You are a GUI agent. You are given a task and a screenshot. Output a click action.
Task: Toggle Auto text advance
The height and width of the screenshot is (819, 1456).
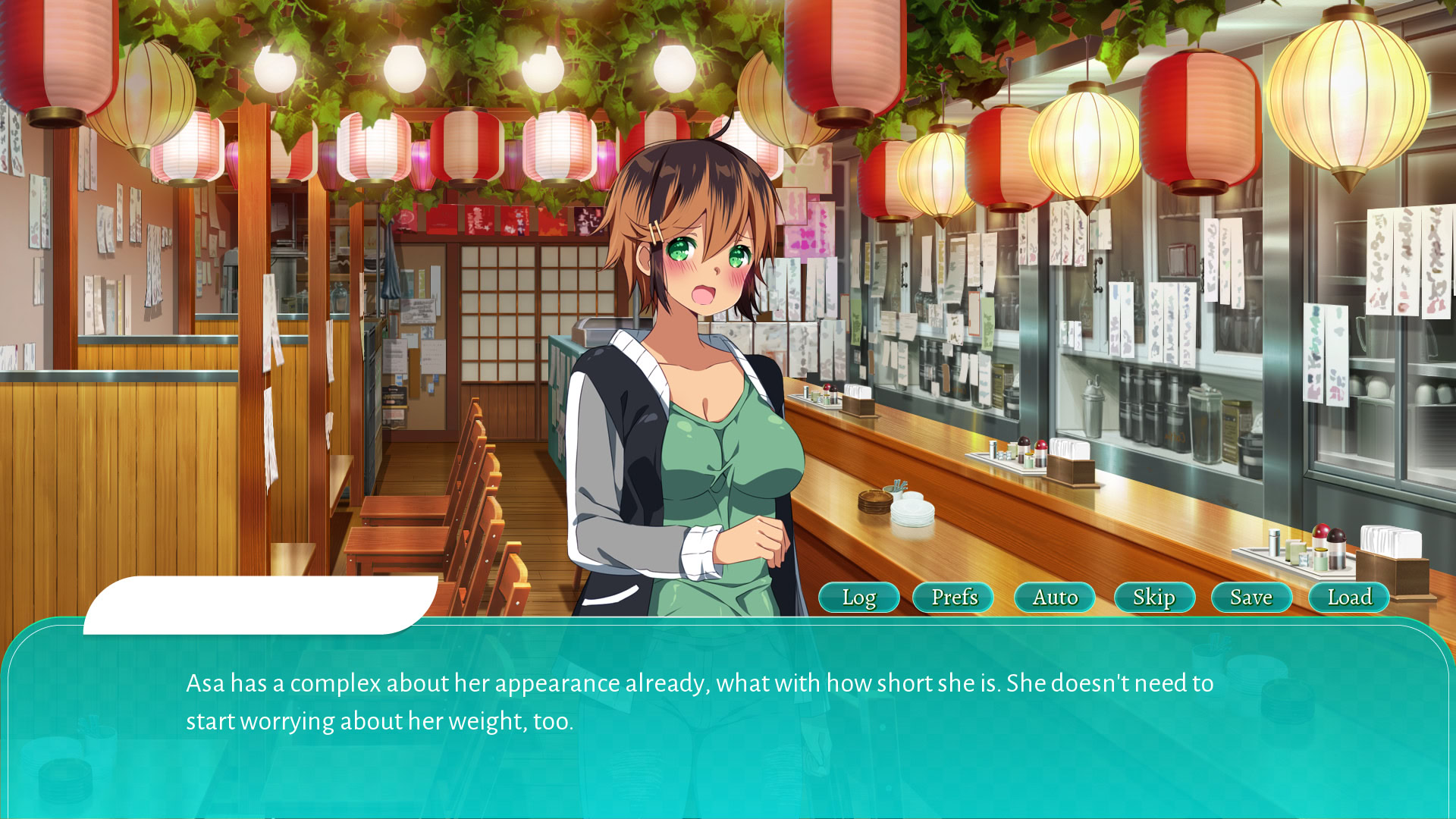[x=1054, y=598]
